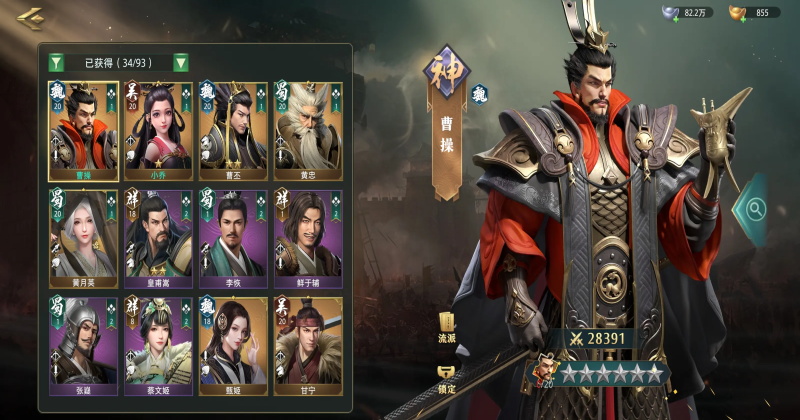800x420 pixels.
Task: Select the Cao Cao (曹操) hero card
Action: pyautogui.click(x=83, y=131)
